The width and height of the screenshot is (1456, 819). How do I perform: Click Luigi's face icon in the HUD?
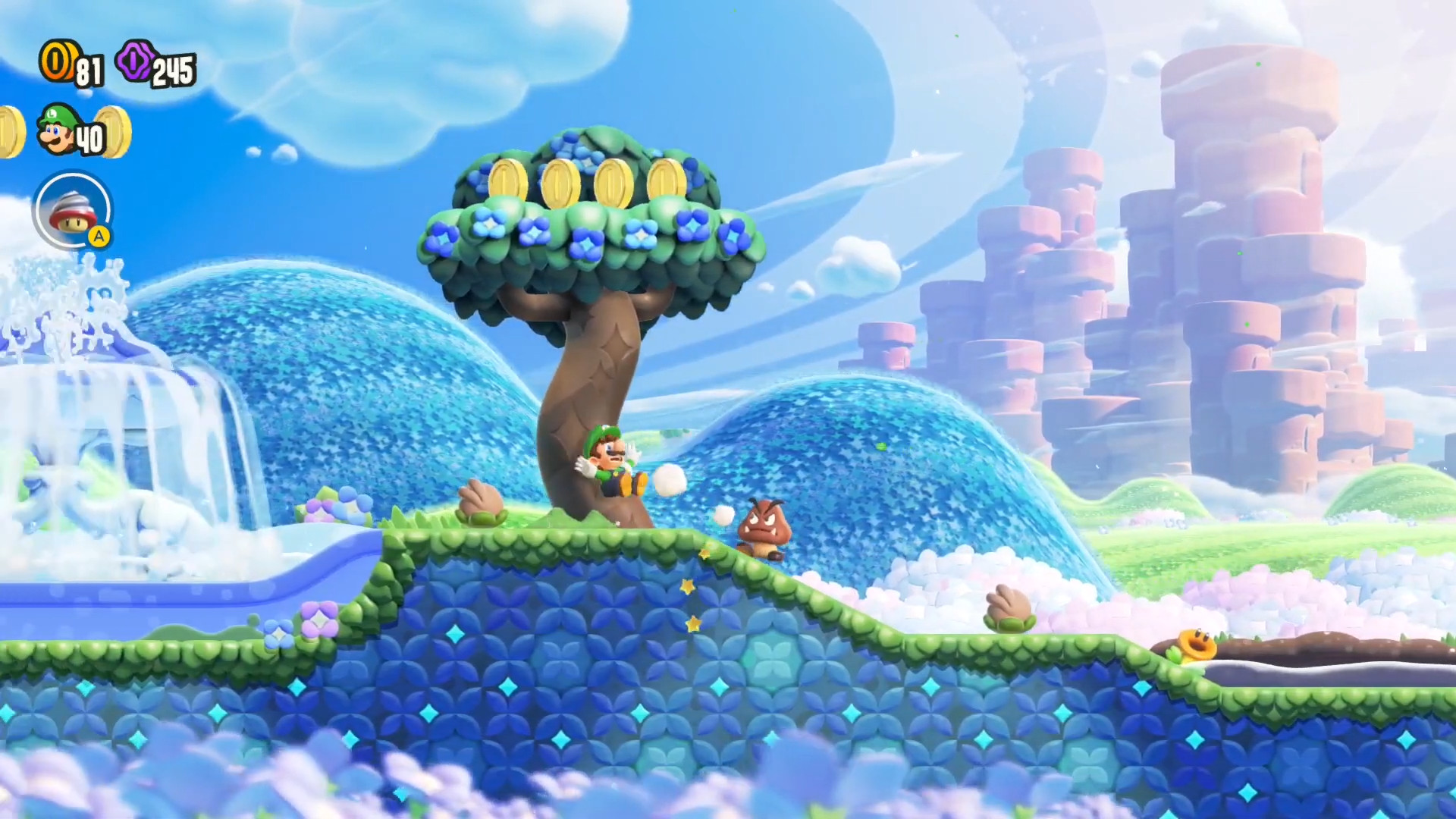pyautogui.click(x=57, y=129)
